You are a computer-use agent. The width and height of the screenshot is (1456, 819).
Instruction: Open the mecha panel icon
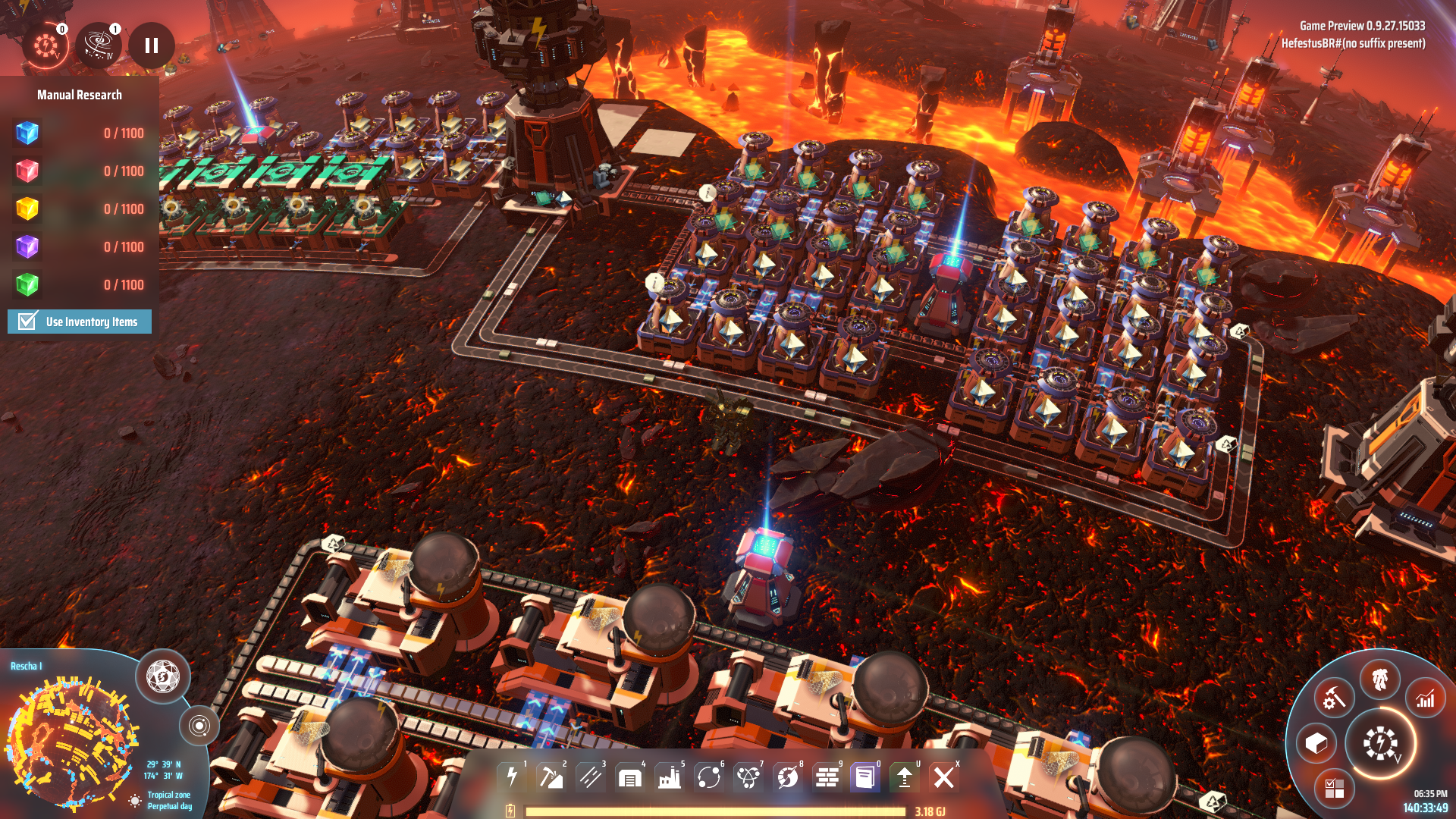point(1380,679)
